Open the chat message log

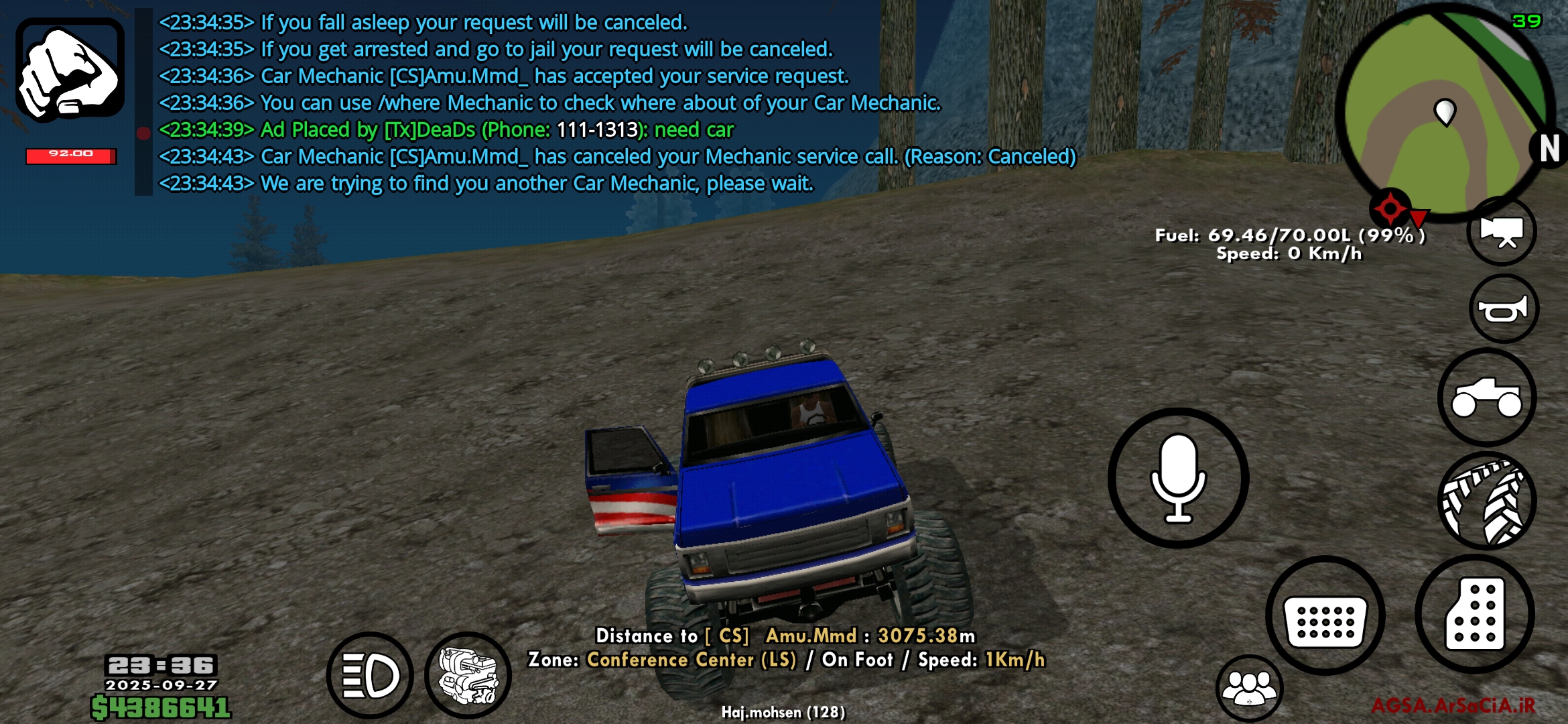(549, 103)
